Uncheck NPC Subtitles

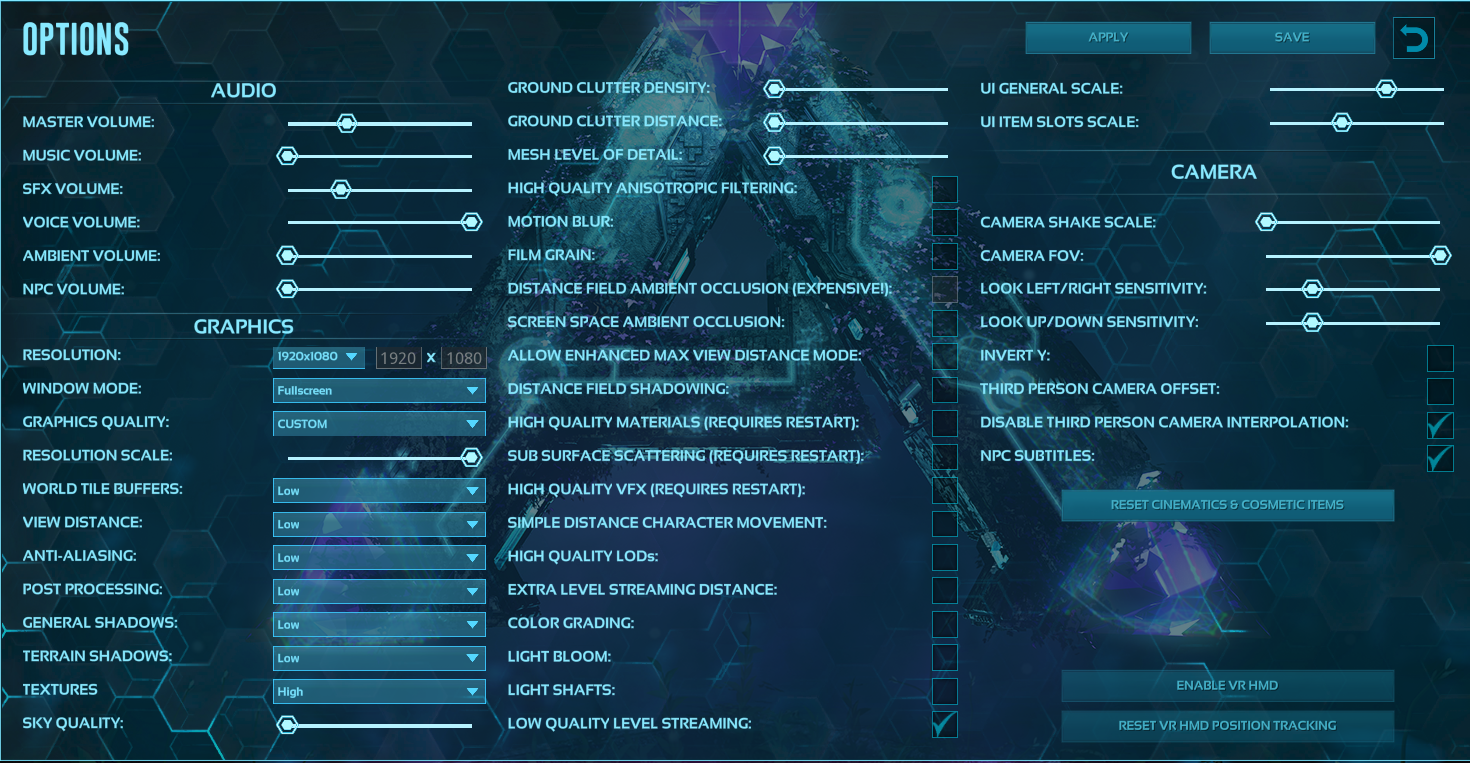(x=1440, y=458)
